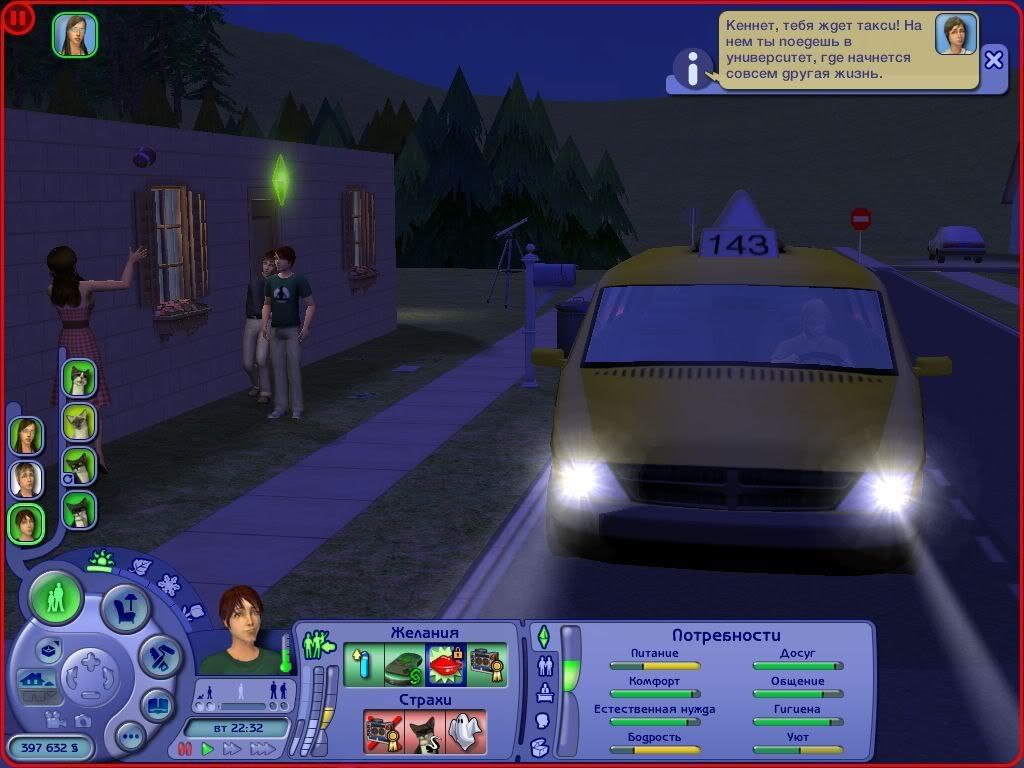This screenshot has height=768, width=1024.
Task: Set game speed to triple fast-forward
Action: tap(263, 748)
